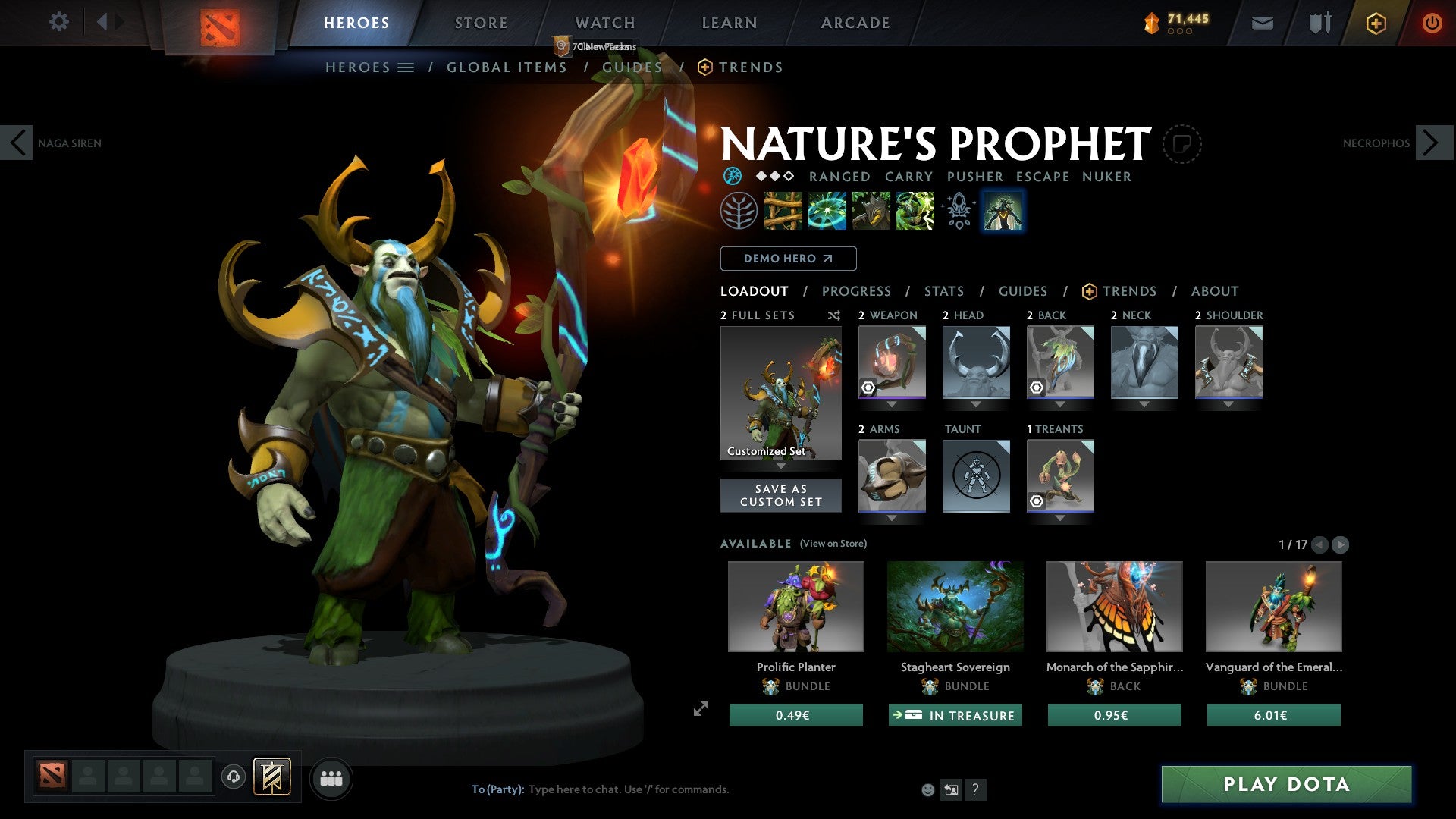Screen dimensions: 1456x819
Task: Switch to the STATS tab
Action: click(944, 291)
